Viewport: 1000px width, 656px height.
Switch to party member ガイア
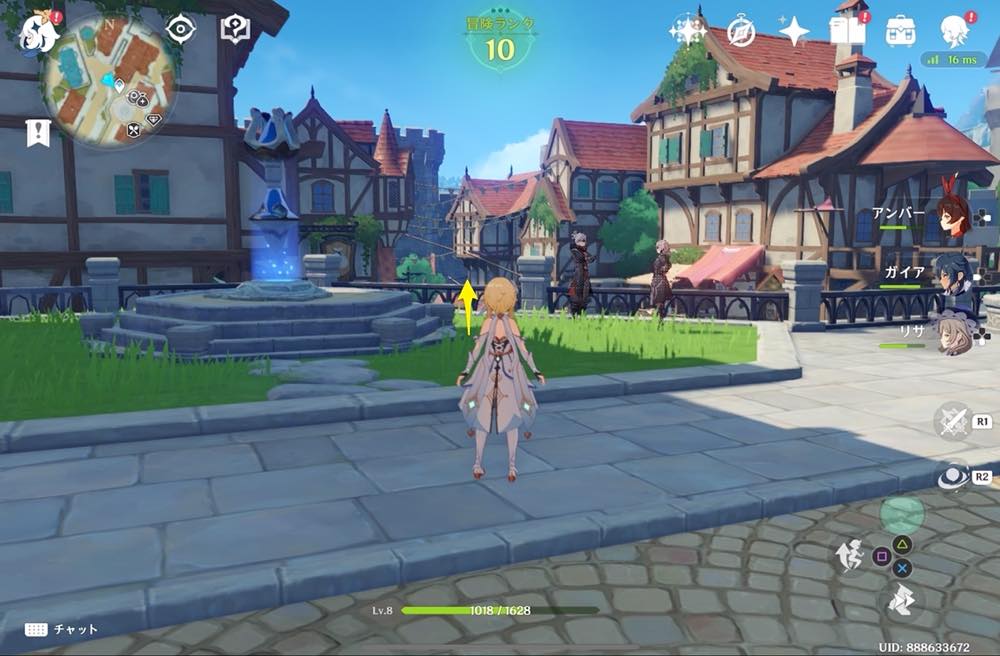957,274
